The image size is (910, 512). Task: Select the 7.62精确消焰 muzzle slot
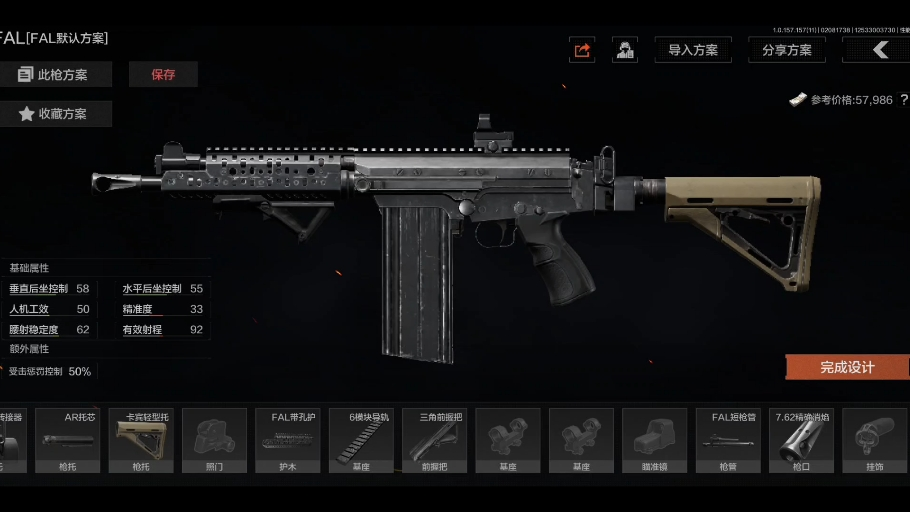click(x=801, y=440)
